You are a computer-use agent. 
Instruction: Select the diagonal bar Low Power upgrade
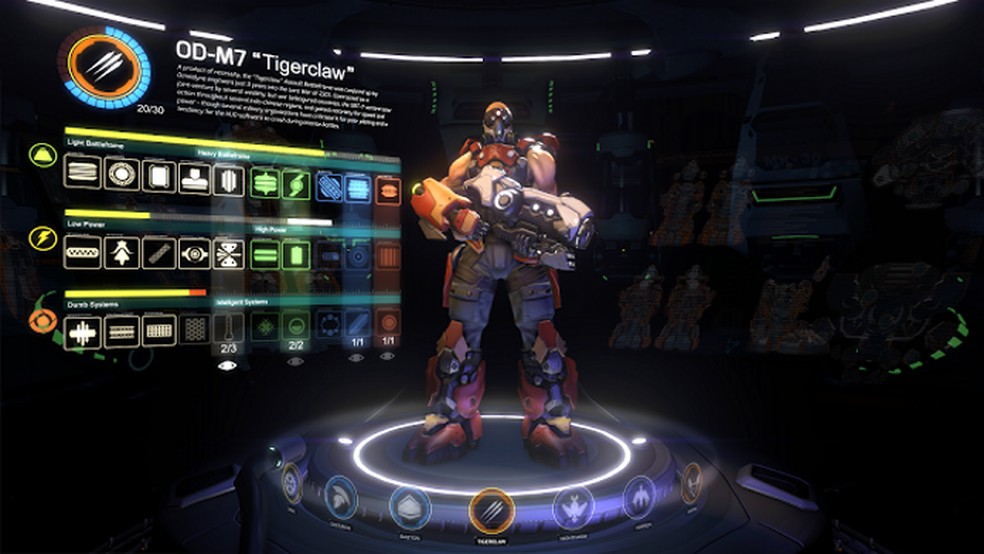point(158,253)
